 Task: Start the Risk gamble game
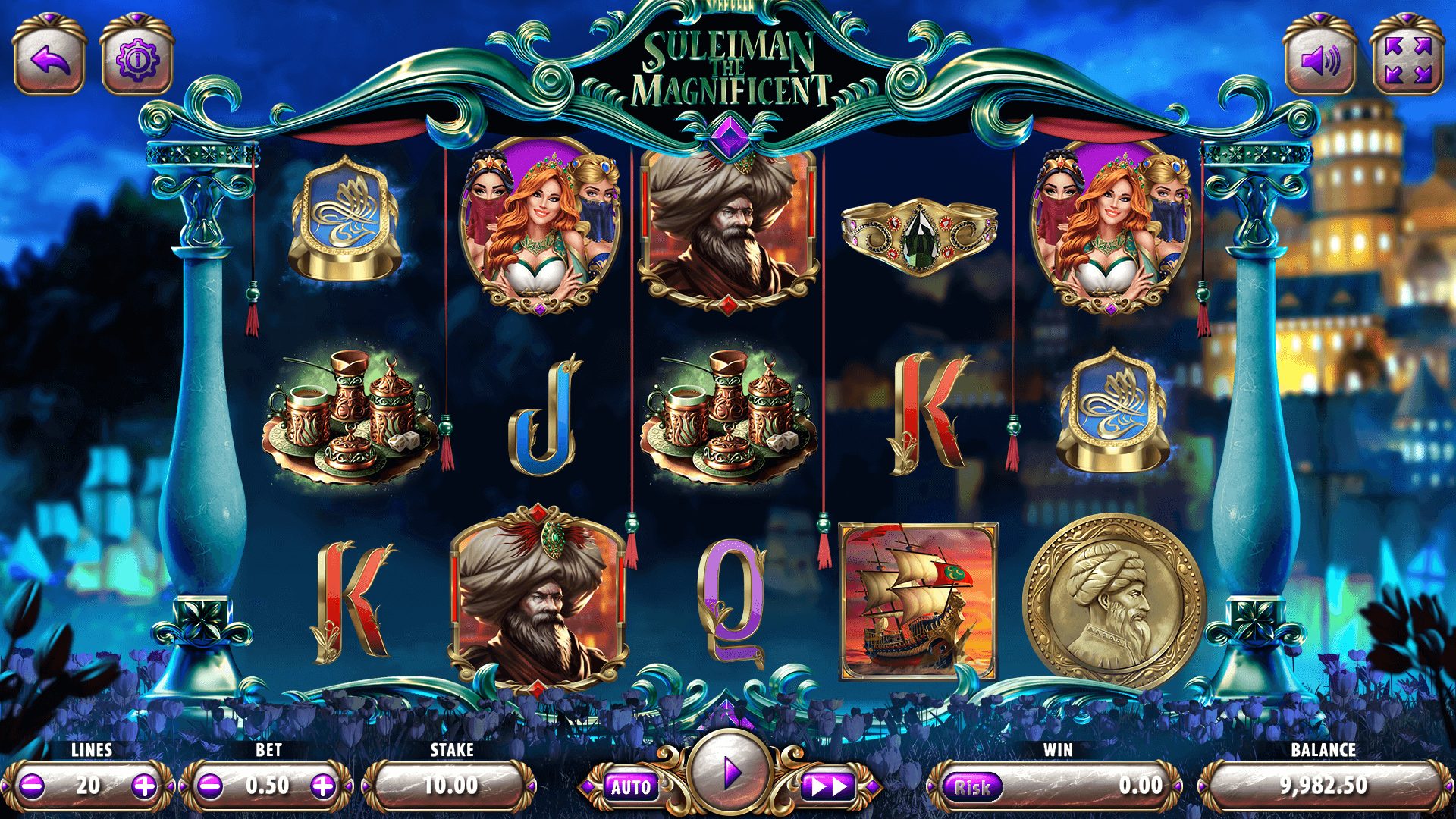(971, 787)
